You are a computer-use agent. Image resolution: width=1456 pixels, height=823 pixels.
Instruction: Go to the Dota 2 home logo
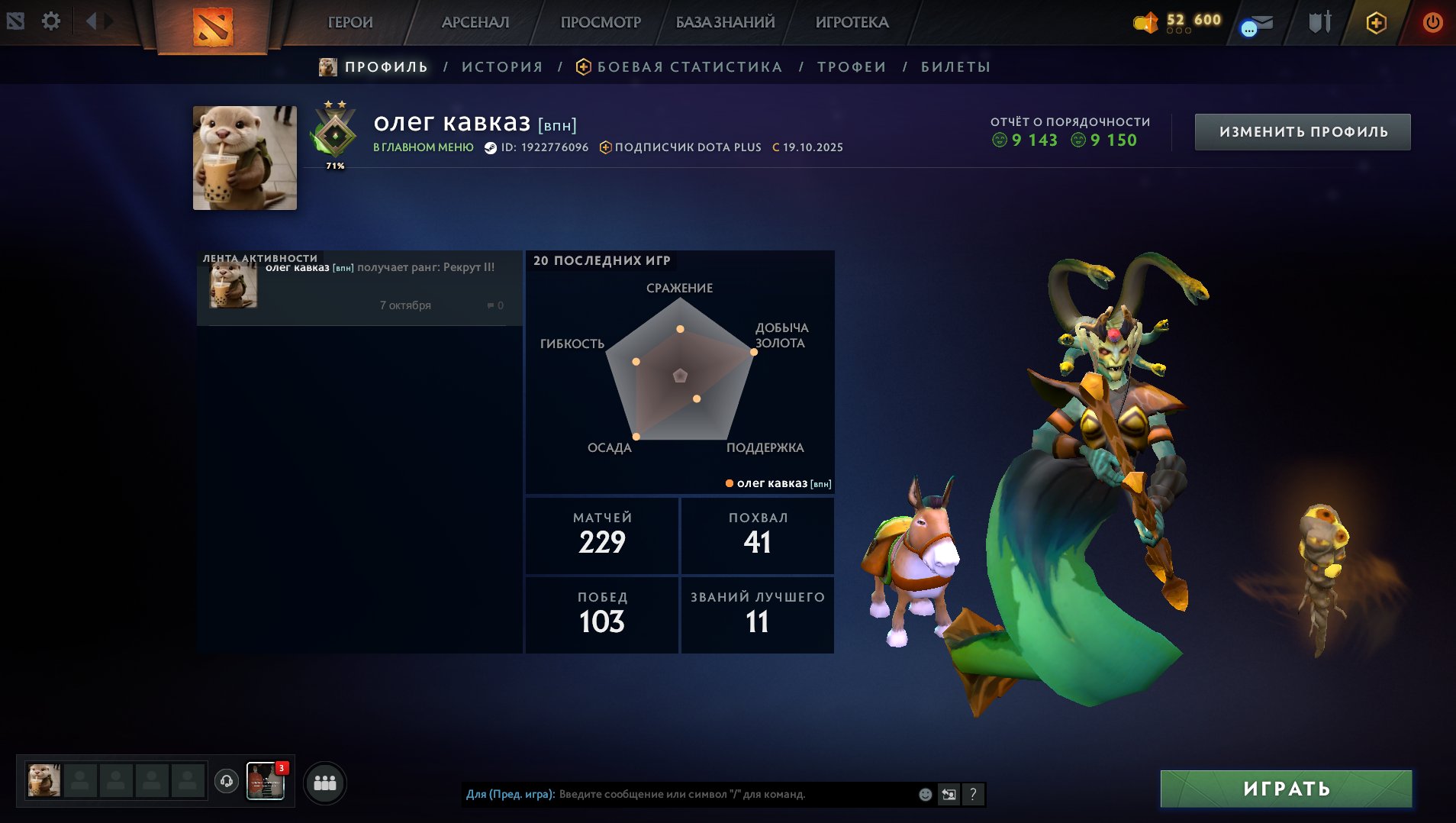click(x=212, y=27)
